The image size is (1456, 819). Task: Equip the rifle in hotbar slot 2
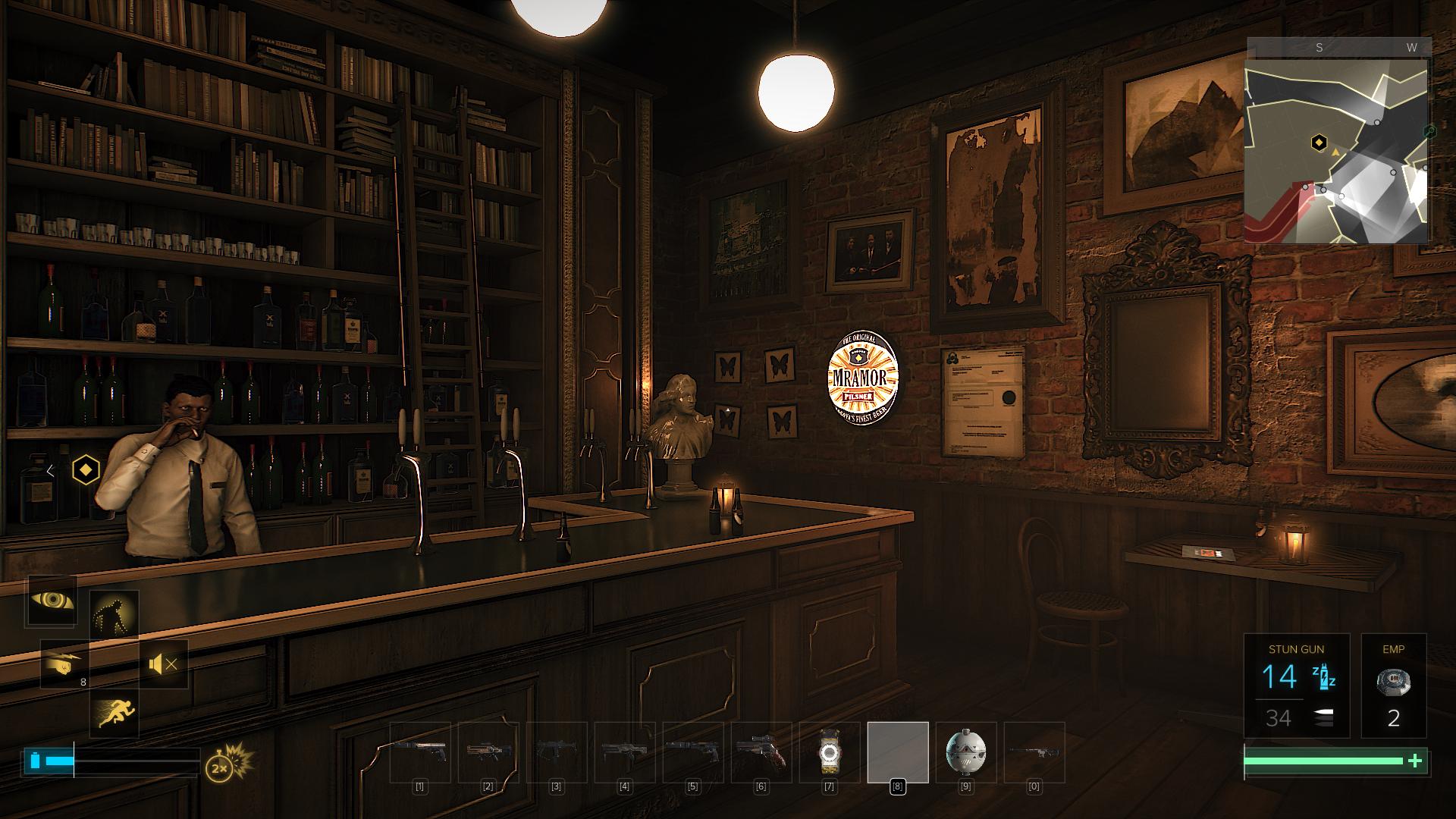tap(488, 752)
